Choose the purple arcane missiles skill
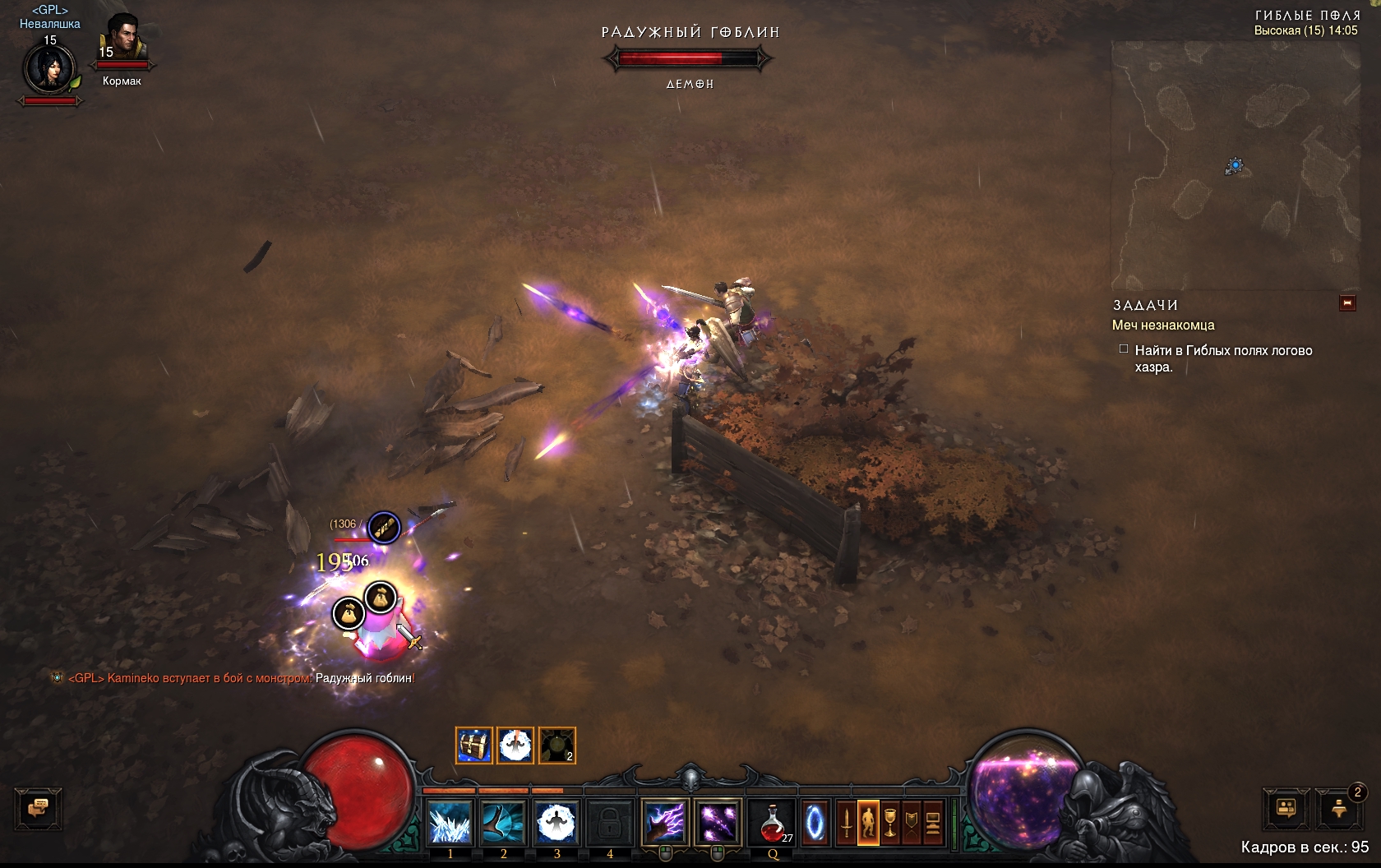 click(718, 822)
